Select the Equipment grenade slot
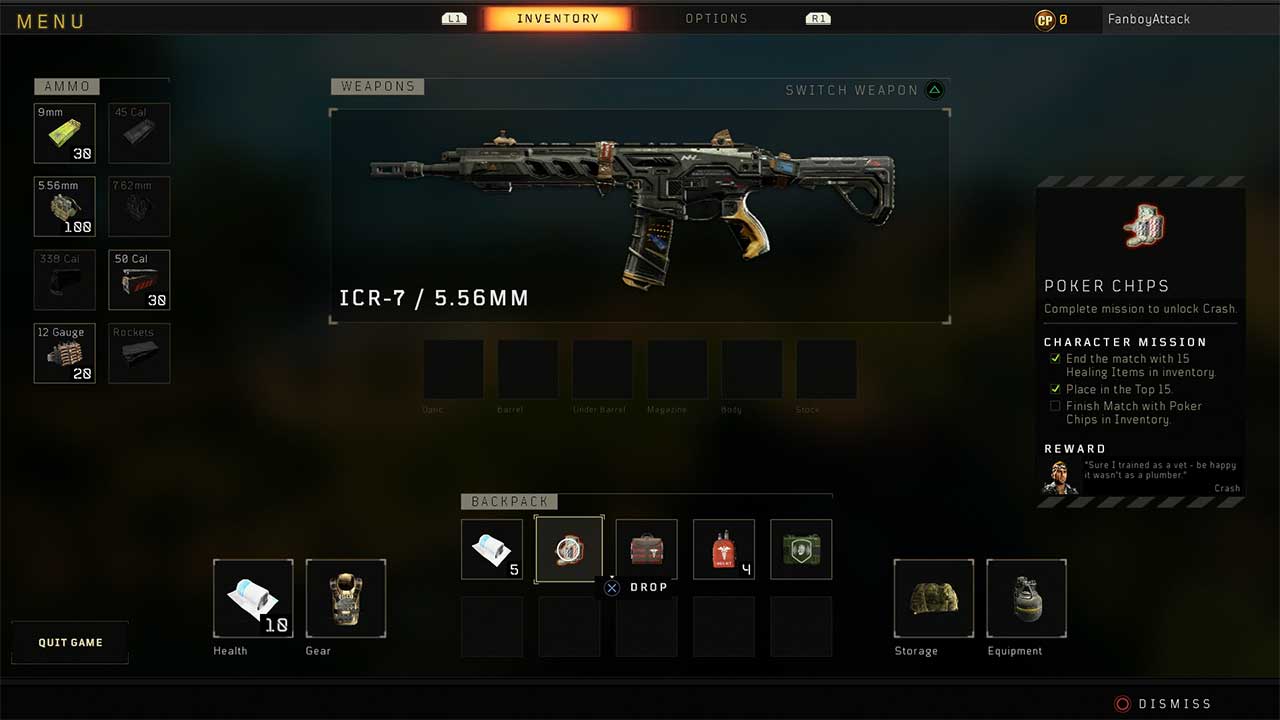The width and height of the screenshot is (1280, 720). pyautogui.click(x=1026, y=598)
